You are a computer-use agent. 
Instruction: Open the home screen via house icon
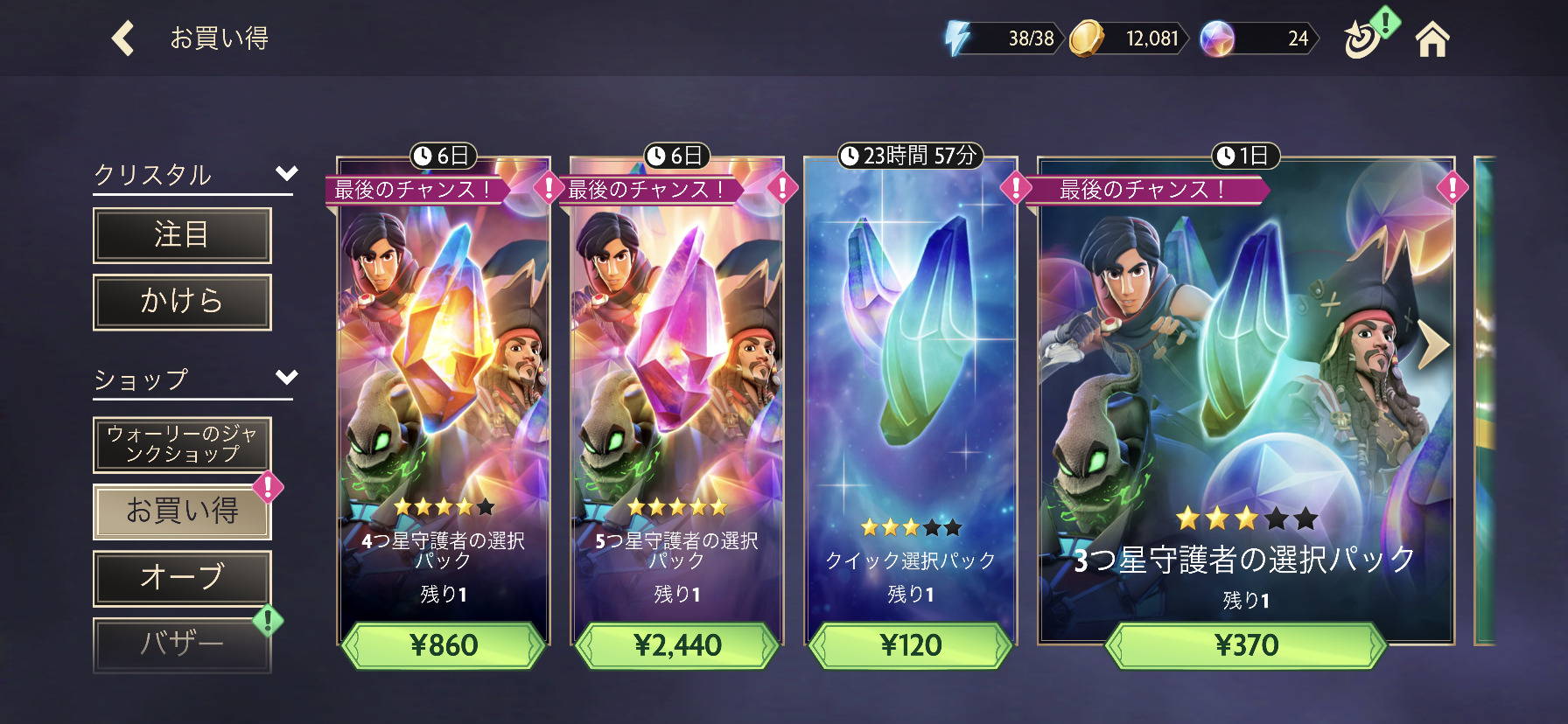[x=1432, y=39]
